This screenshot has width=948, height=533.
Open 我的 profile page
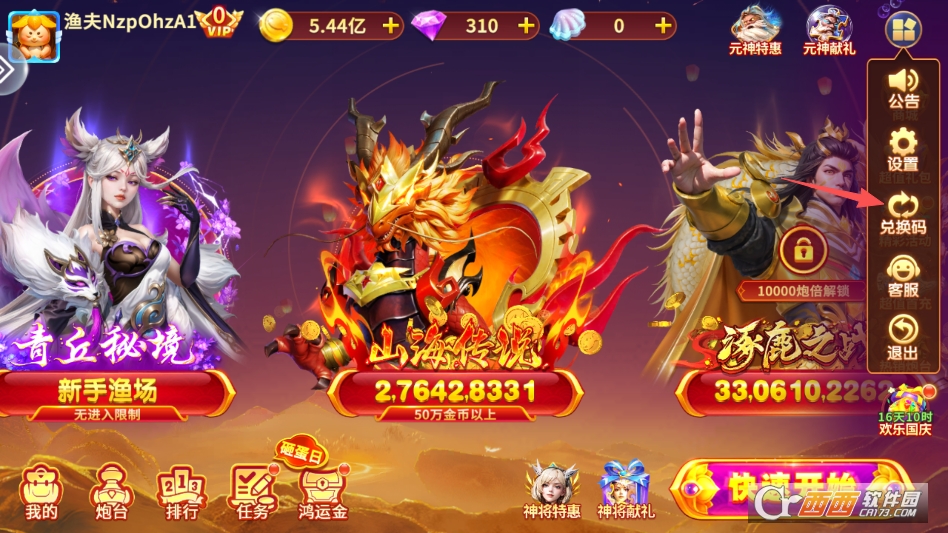tap(41, 491)
